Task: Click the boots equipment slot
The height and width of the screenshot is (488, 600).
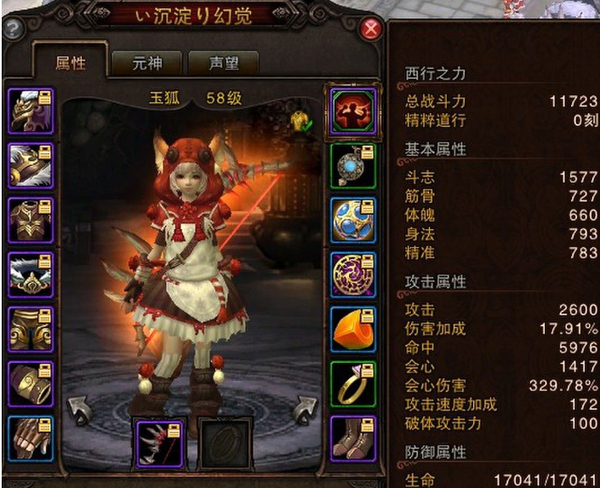Action: (353, 438)
